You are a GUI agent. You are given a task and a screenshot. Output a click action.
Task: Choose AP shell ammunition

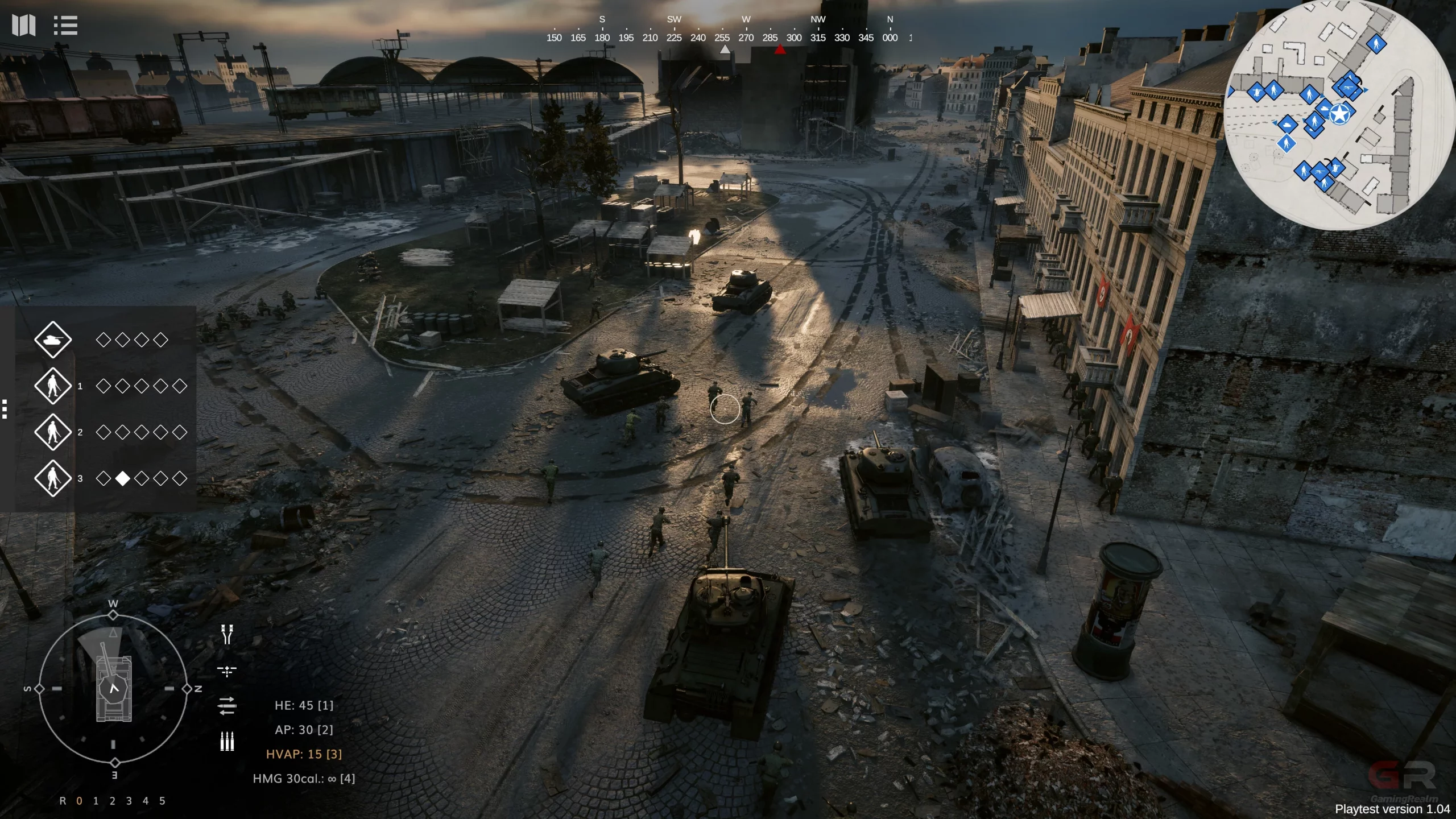pos(304,730)
